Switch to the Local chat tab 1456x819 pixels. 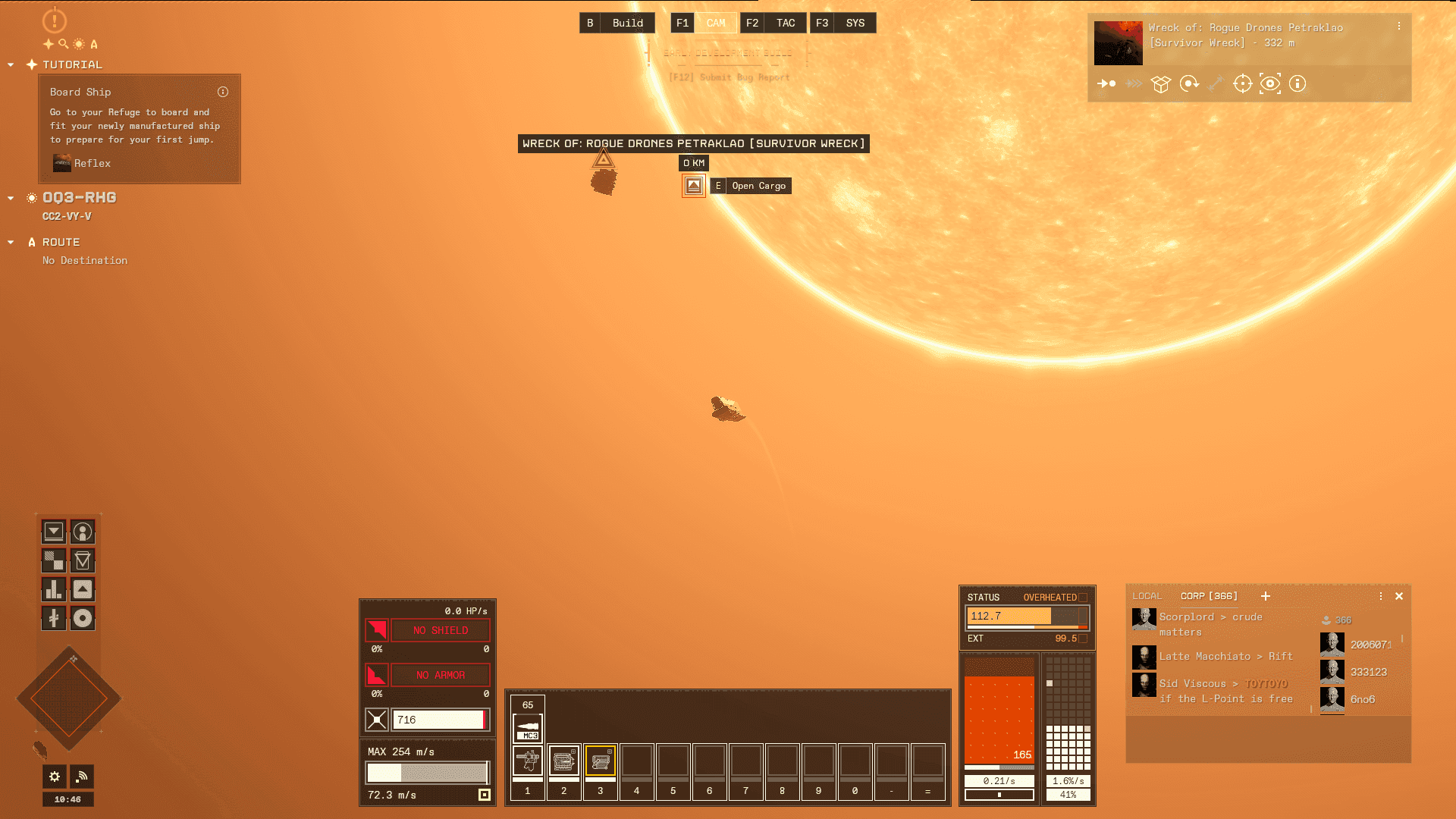pyautogui.click(x=1147, y=596)
